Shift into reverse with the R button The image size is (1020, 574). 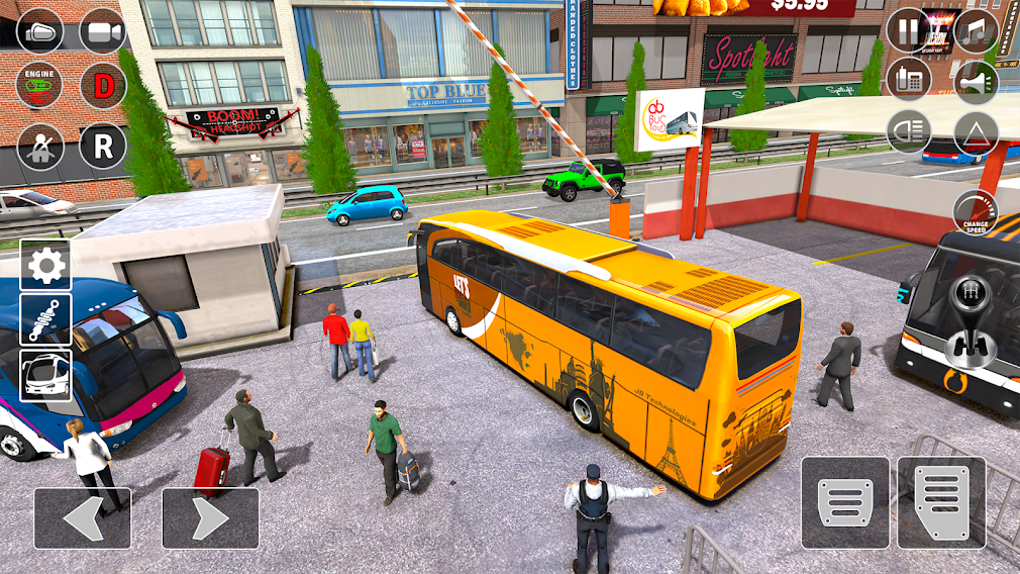click(103, 147)
